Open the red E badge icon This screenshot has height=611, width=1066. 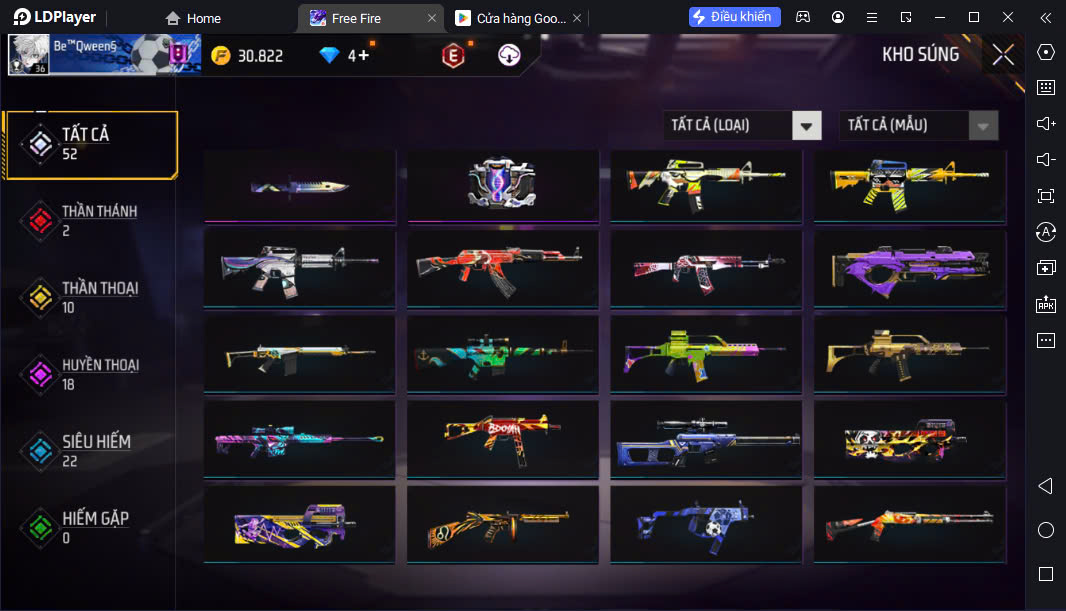coord(453,57)
